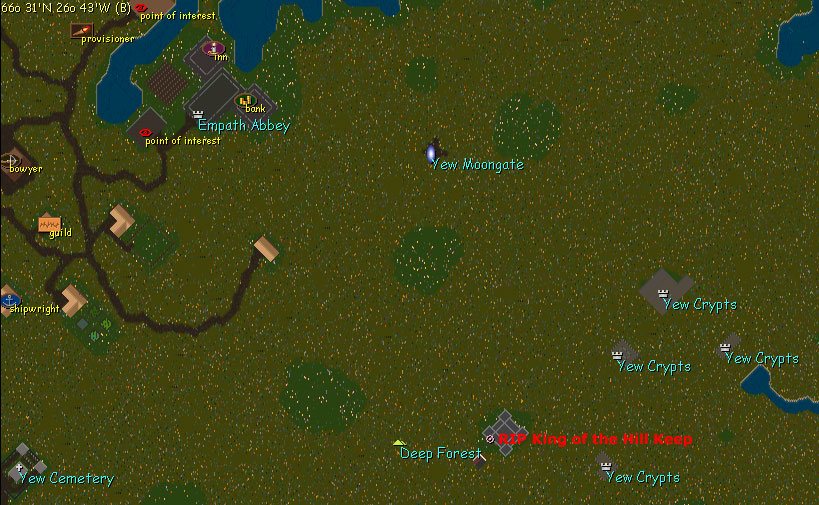Click the Empath Abbey castle marker

pyautogui.click(x=198, y=115)
